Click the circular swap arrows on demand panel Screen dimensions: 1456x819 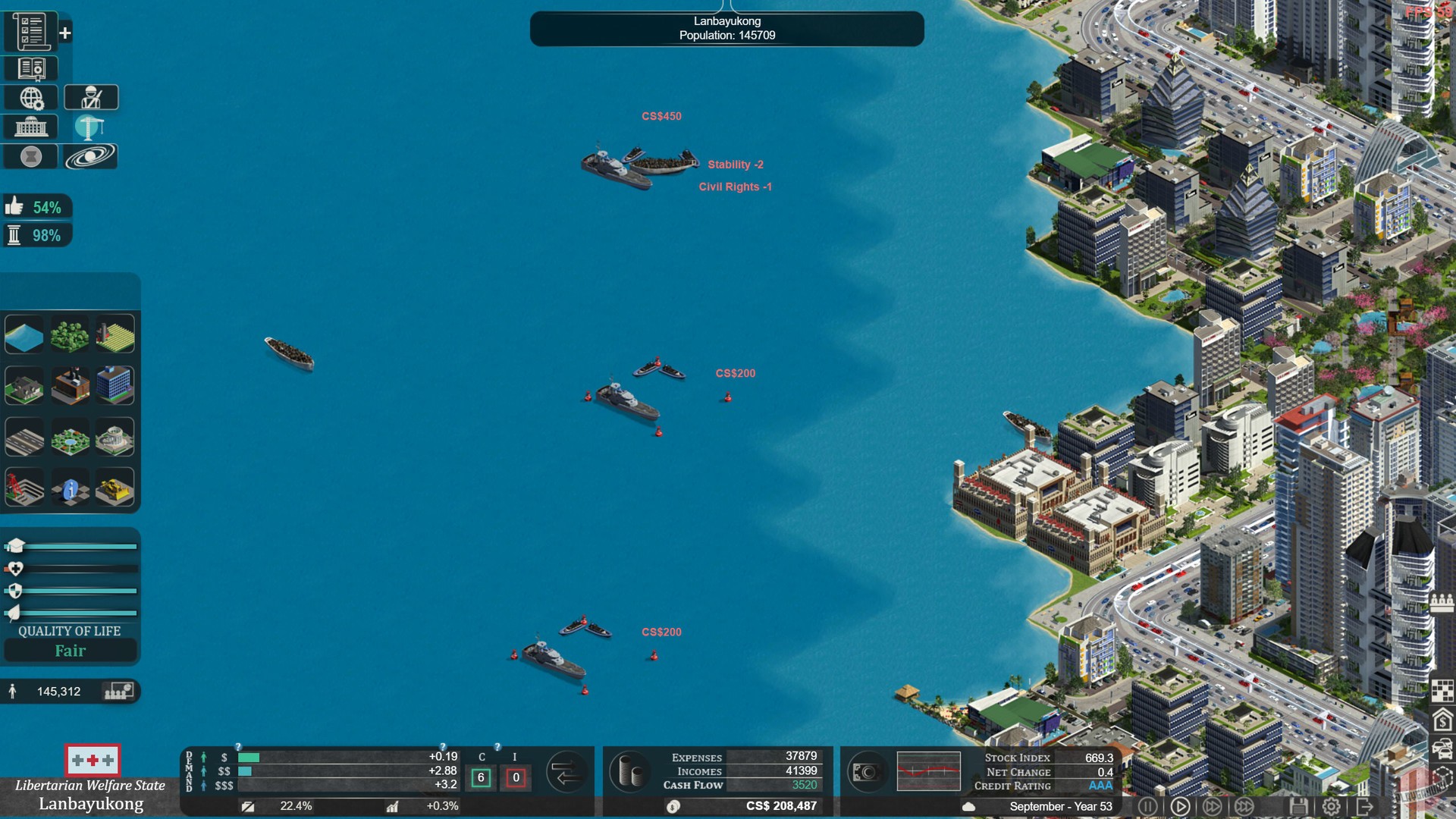tap(567, 771)
